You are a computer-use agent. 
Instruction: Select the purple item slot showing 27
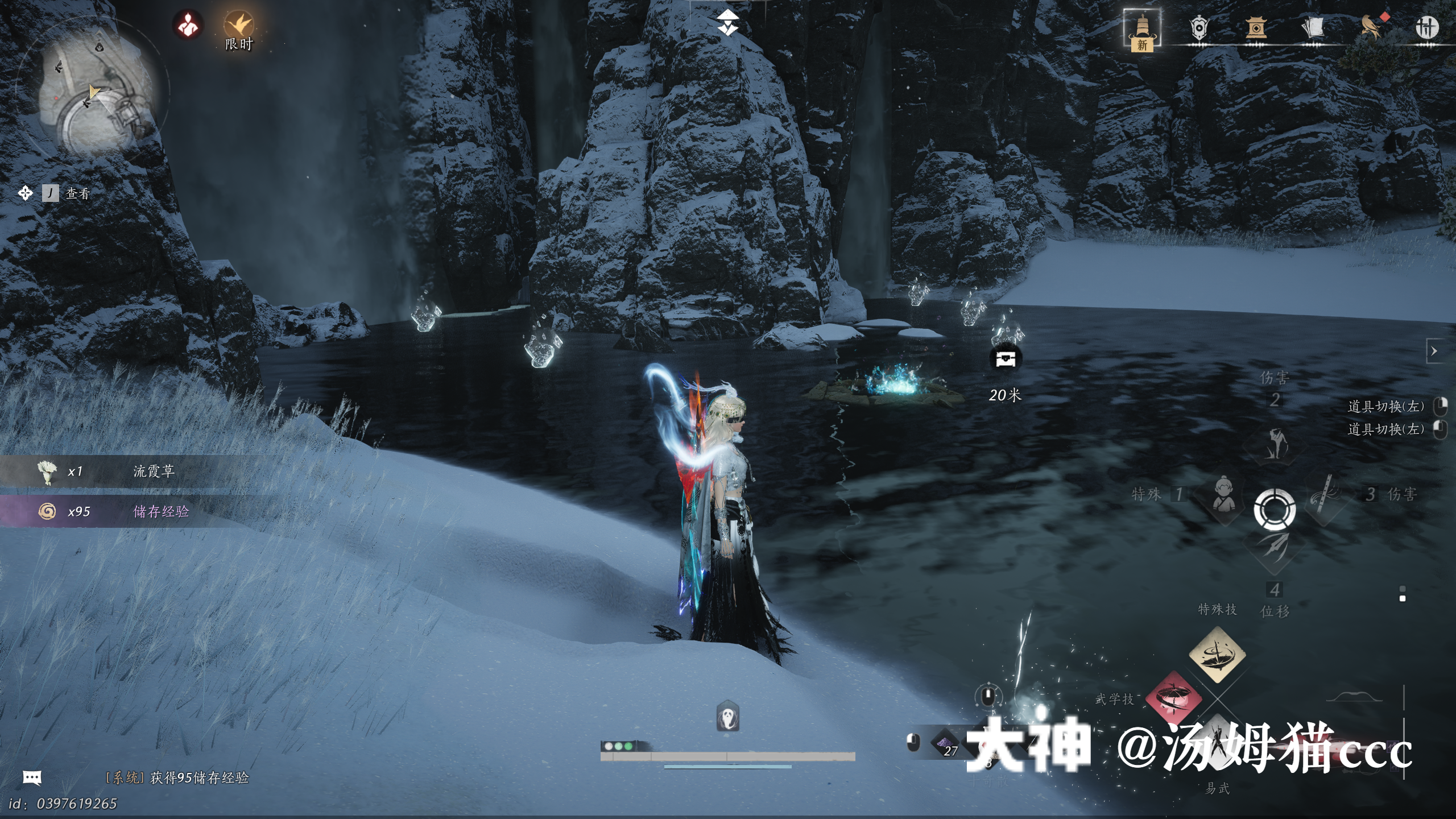945,743
